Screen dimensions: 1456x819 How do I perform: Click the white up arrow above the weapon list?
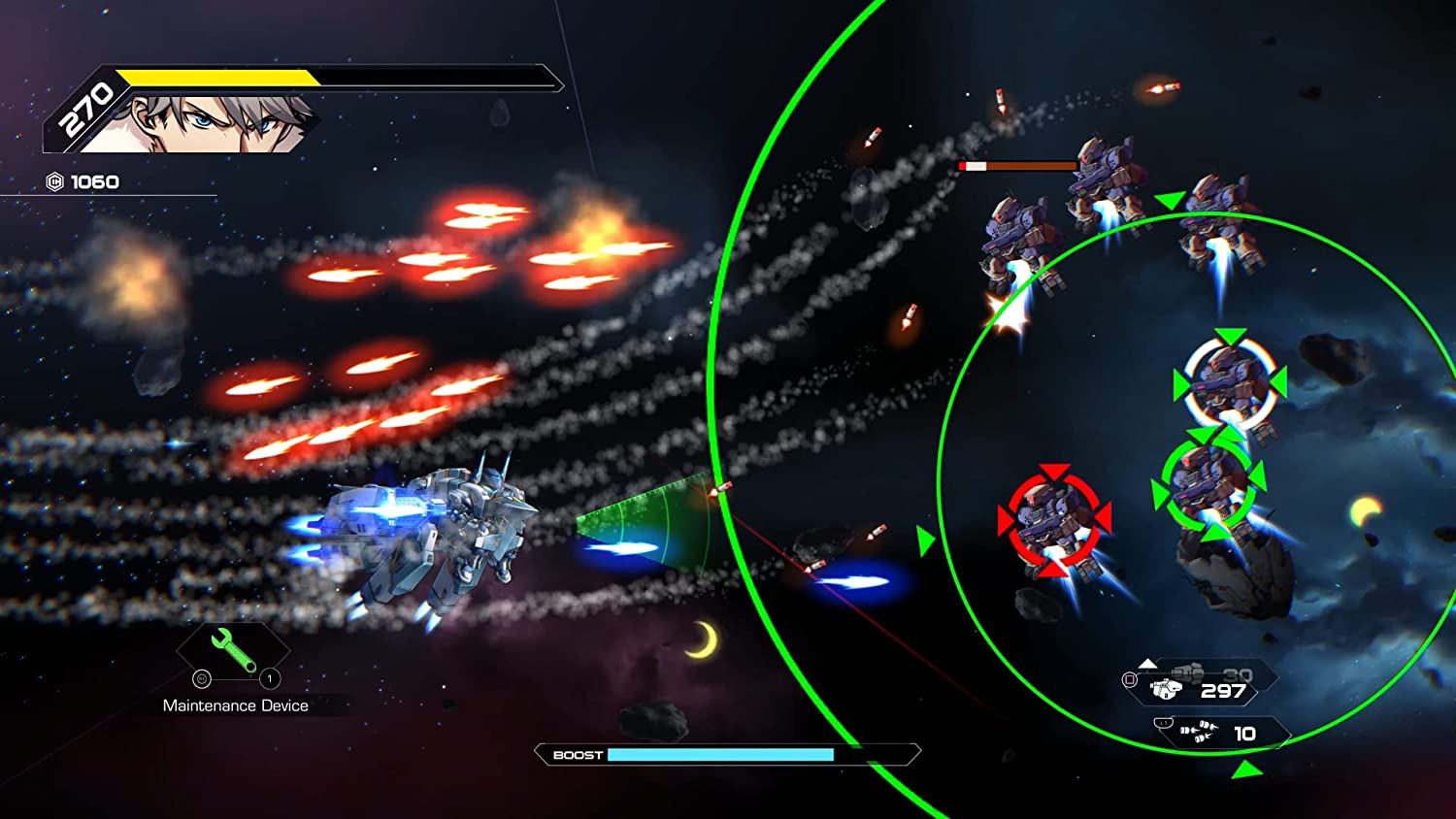[x=1148, y=664]
